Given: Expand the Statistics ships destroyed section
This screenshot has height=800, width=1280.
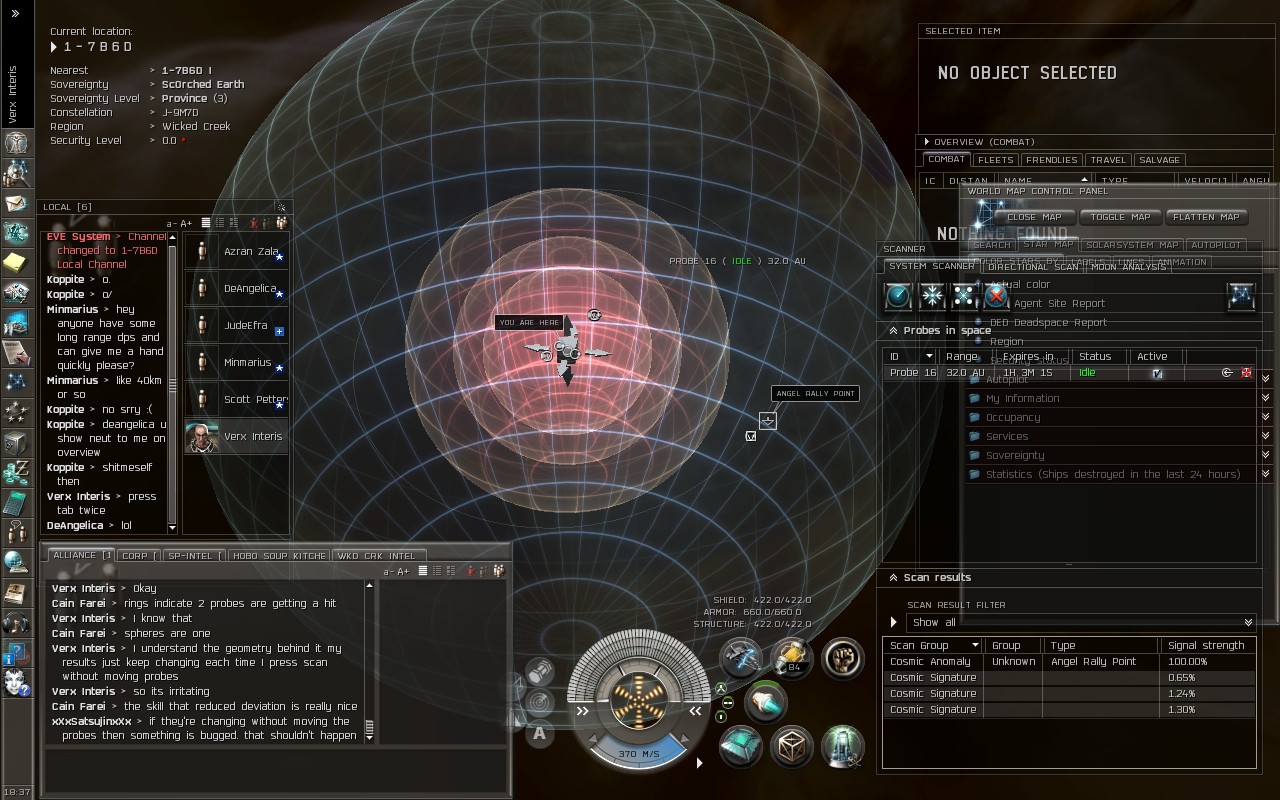Looking at the screenshot, I should 1112,475.
